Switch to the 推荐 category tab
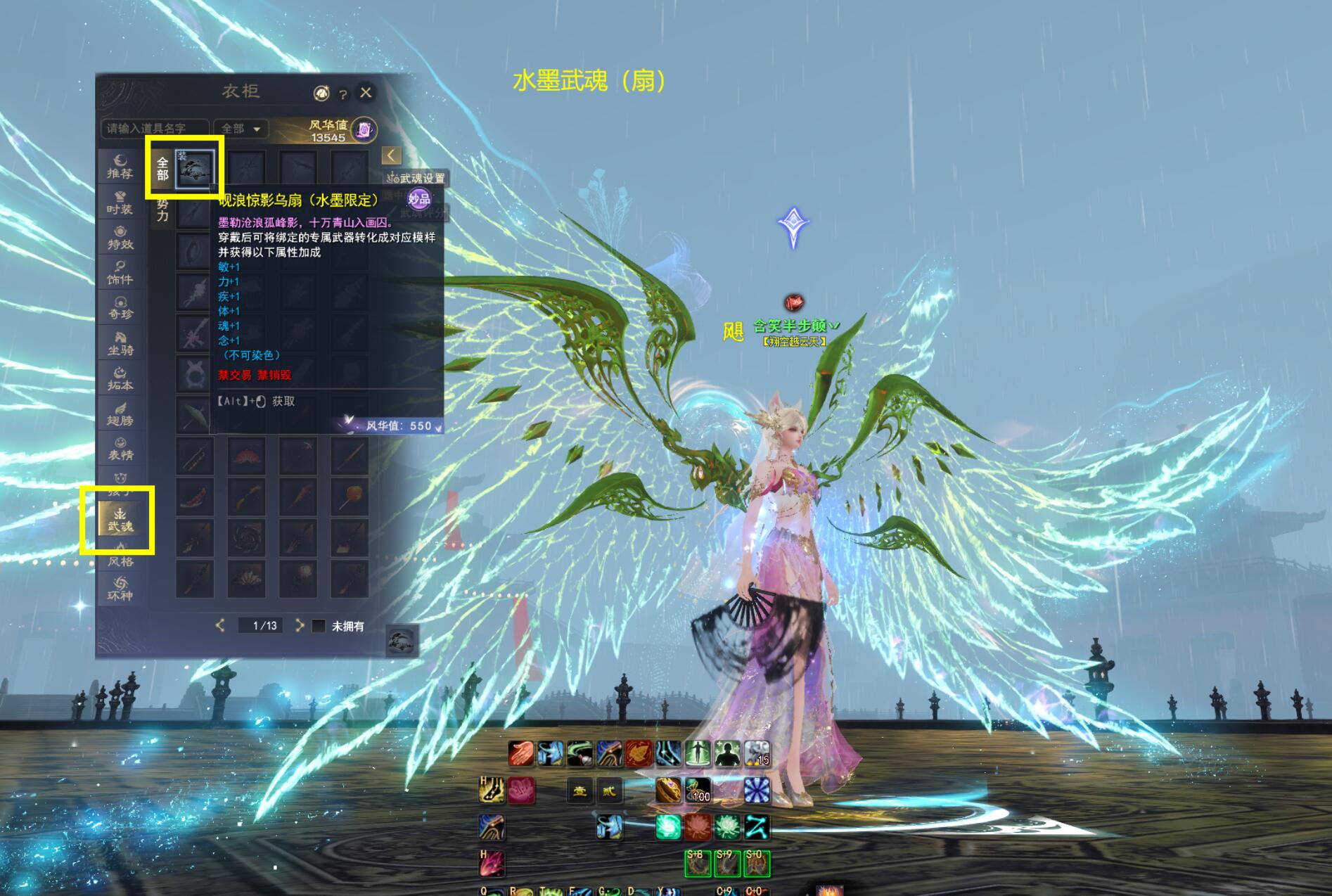Screen dimensions: 1332x896 [x=120, y=167]
